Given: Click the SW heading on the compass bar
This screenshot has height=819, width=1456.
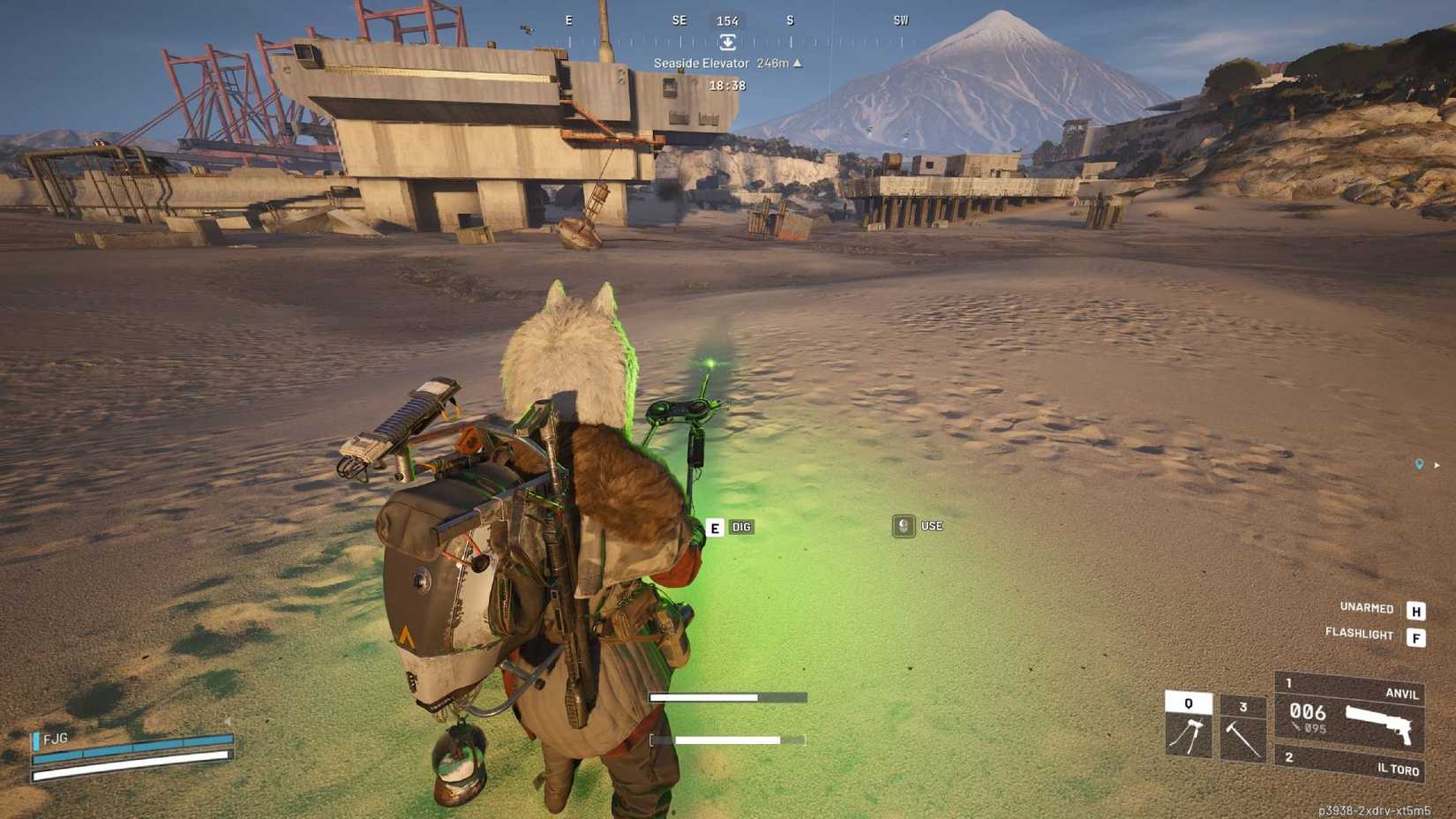Looking at the screenshot, I should point(901,20).
